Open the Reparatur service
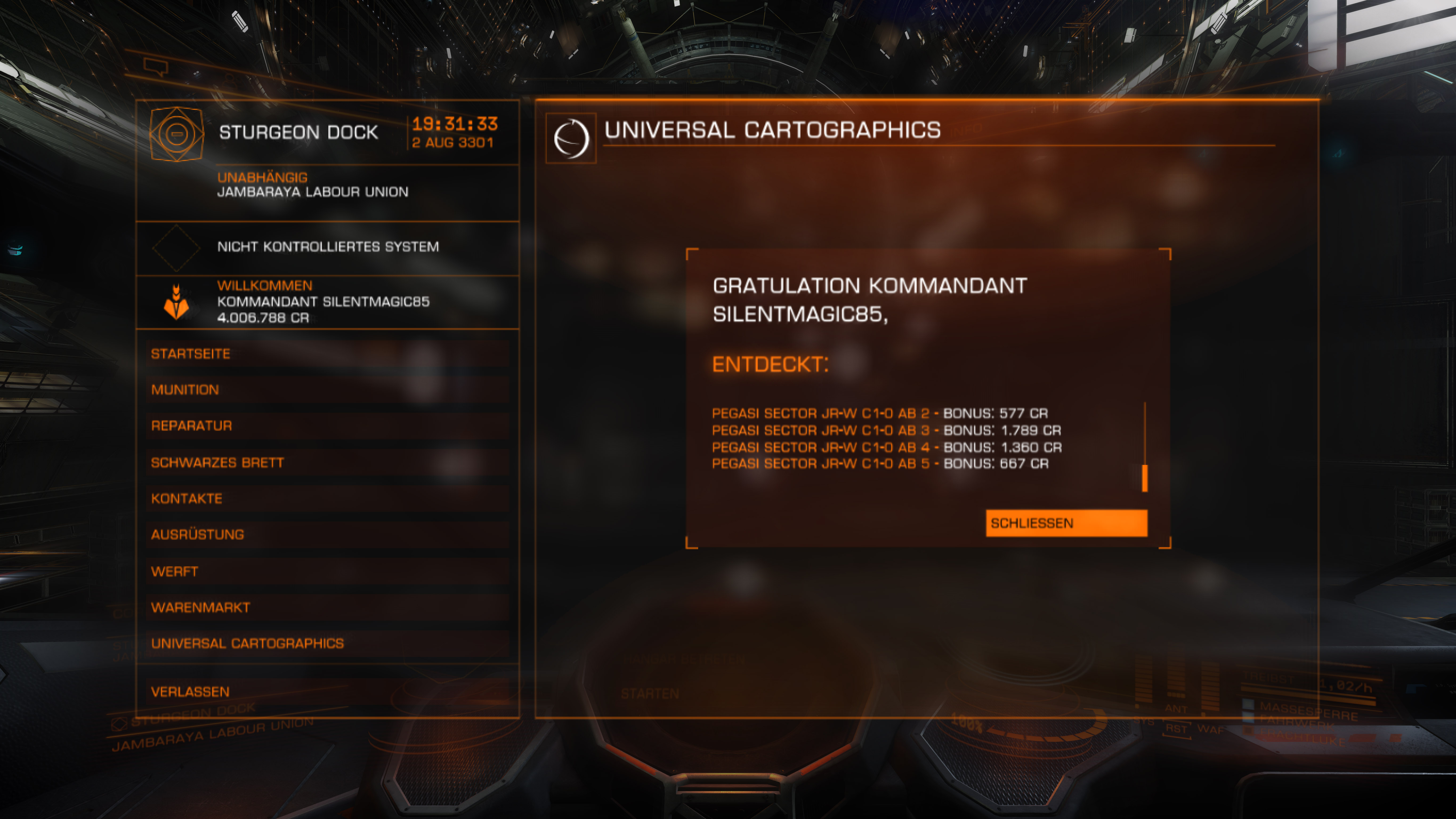Image resolution: width=1456 pixels, height=819 pixels. (x=327, y=426)
